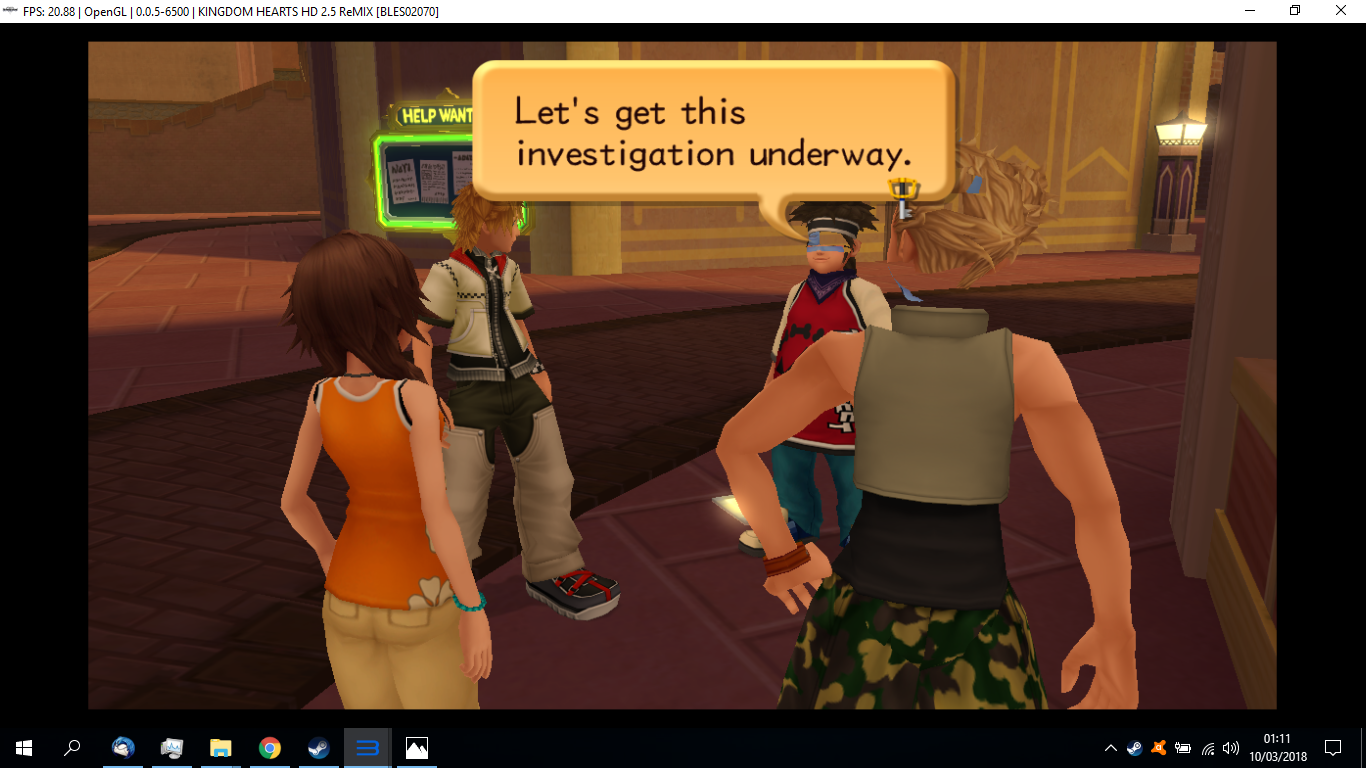
Task: Open the Windows Start menu
Action: coord(21,748)
